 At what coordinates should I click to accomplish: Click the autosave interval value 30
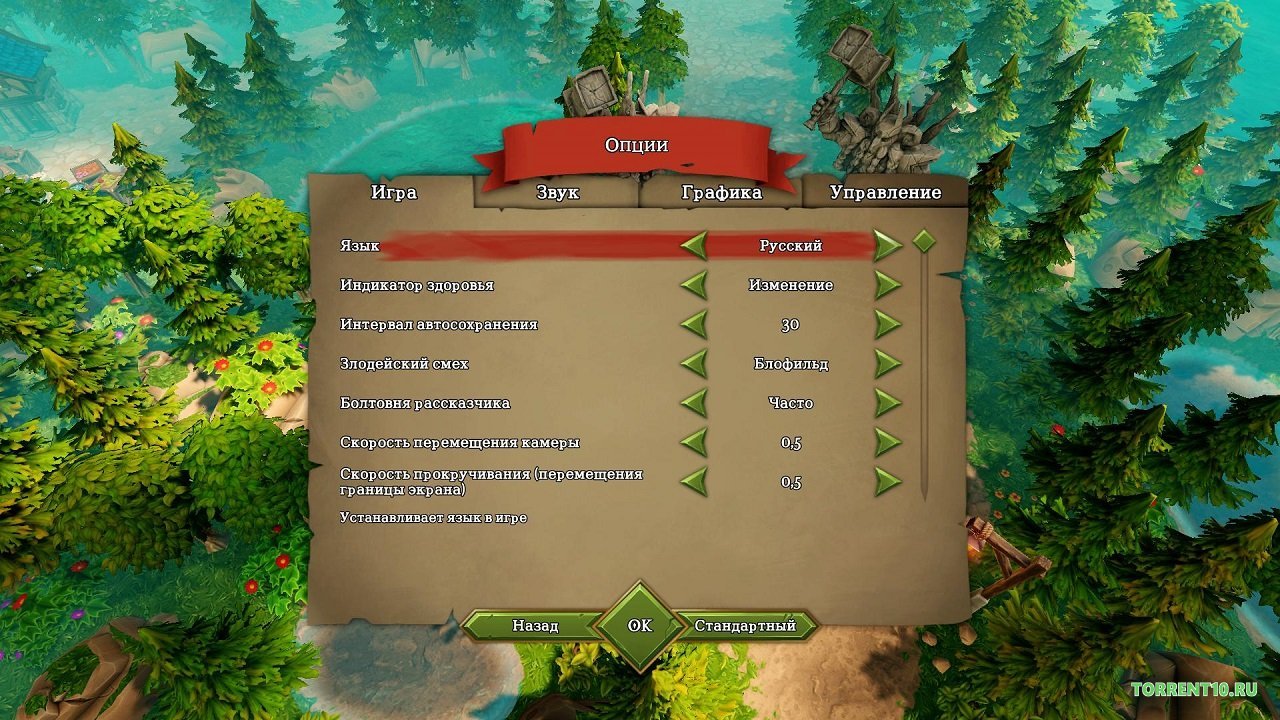pyautogui.click(x=790, y=324)
